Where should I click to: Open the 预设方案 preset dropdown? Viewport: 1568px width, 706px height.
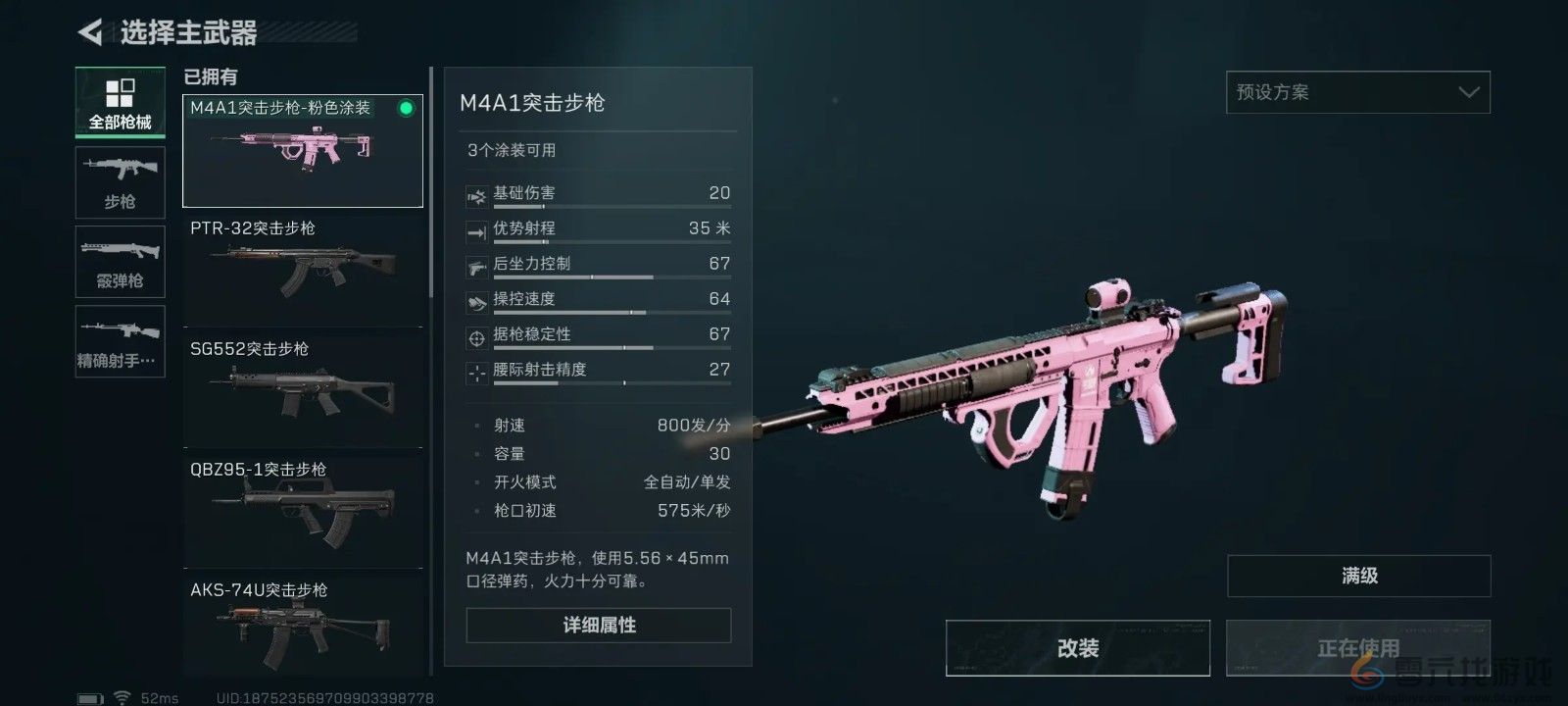pyautogui.click(x=1357, y=91)
